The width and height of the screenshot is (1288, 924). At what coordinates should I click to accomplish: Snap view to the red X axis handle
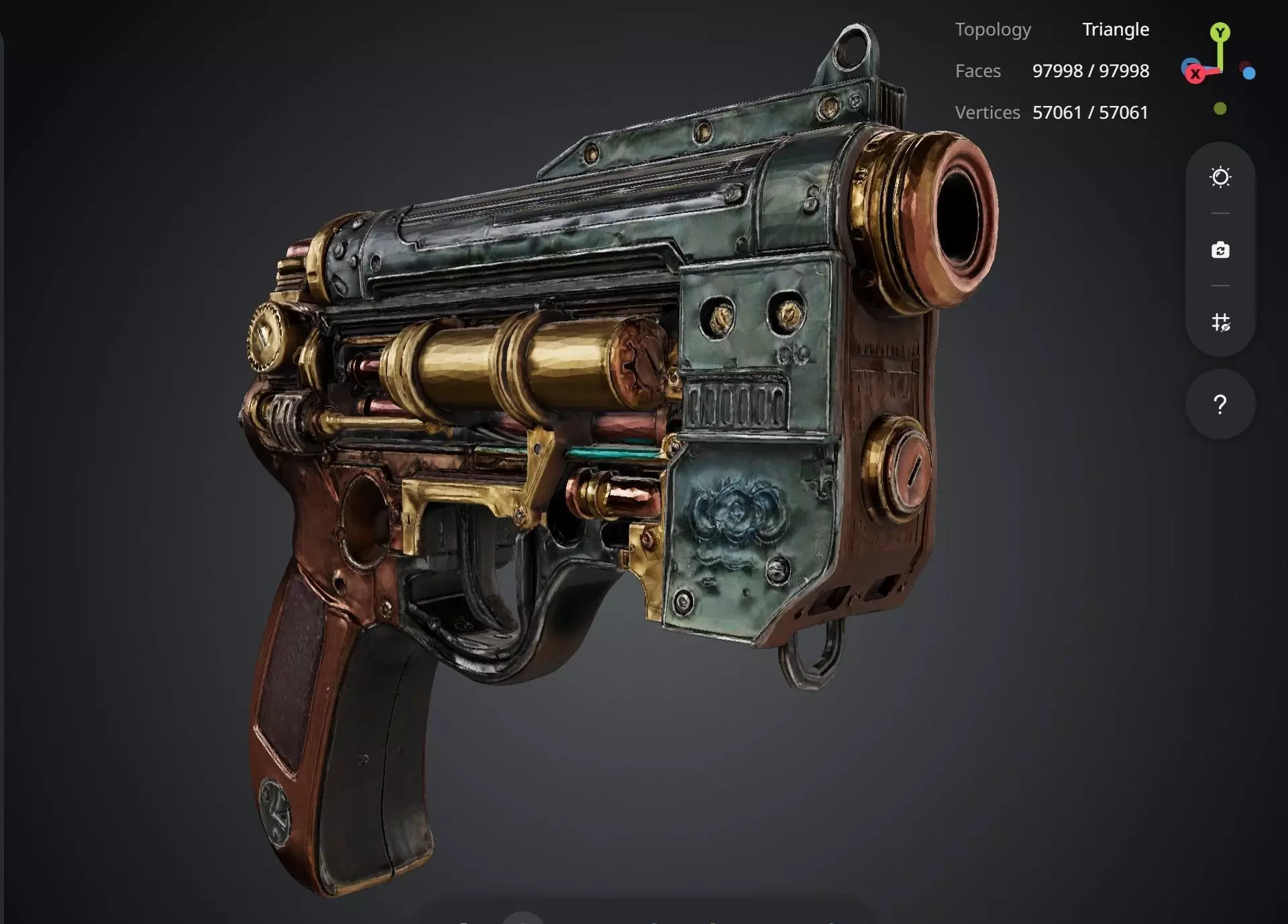click(1195, 74)
